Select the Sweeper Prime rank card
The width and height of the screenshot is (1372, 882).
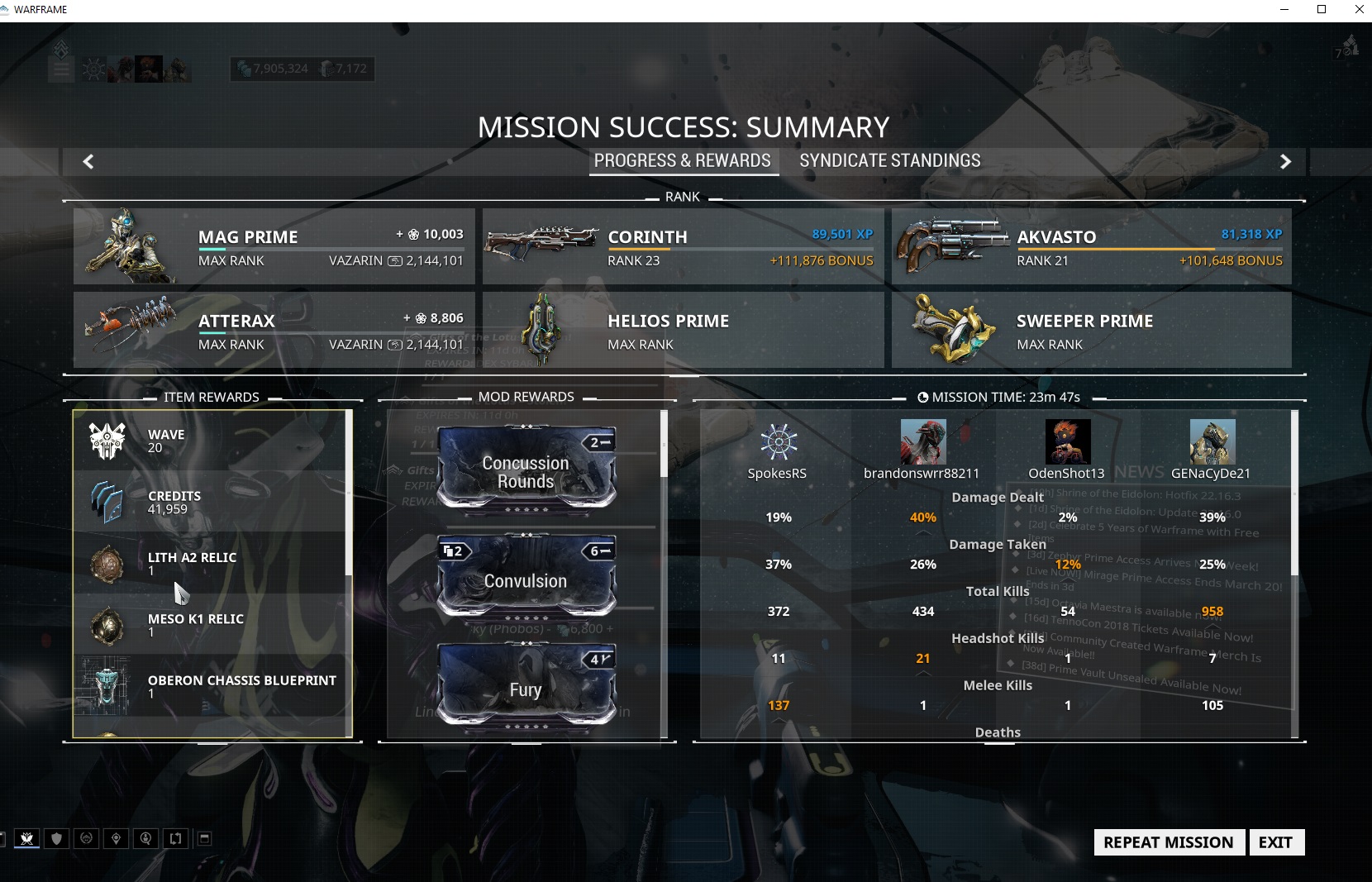(1091, 330)
